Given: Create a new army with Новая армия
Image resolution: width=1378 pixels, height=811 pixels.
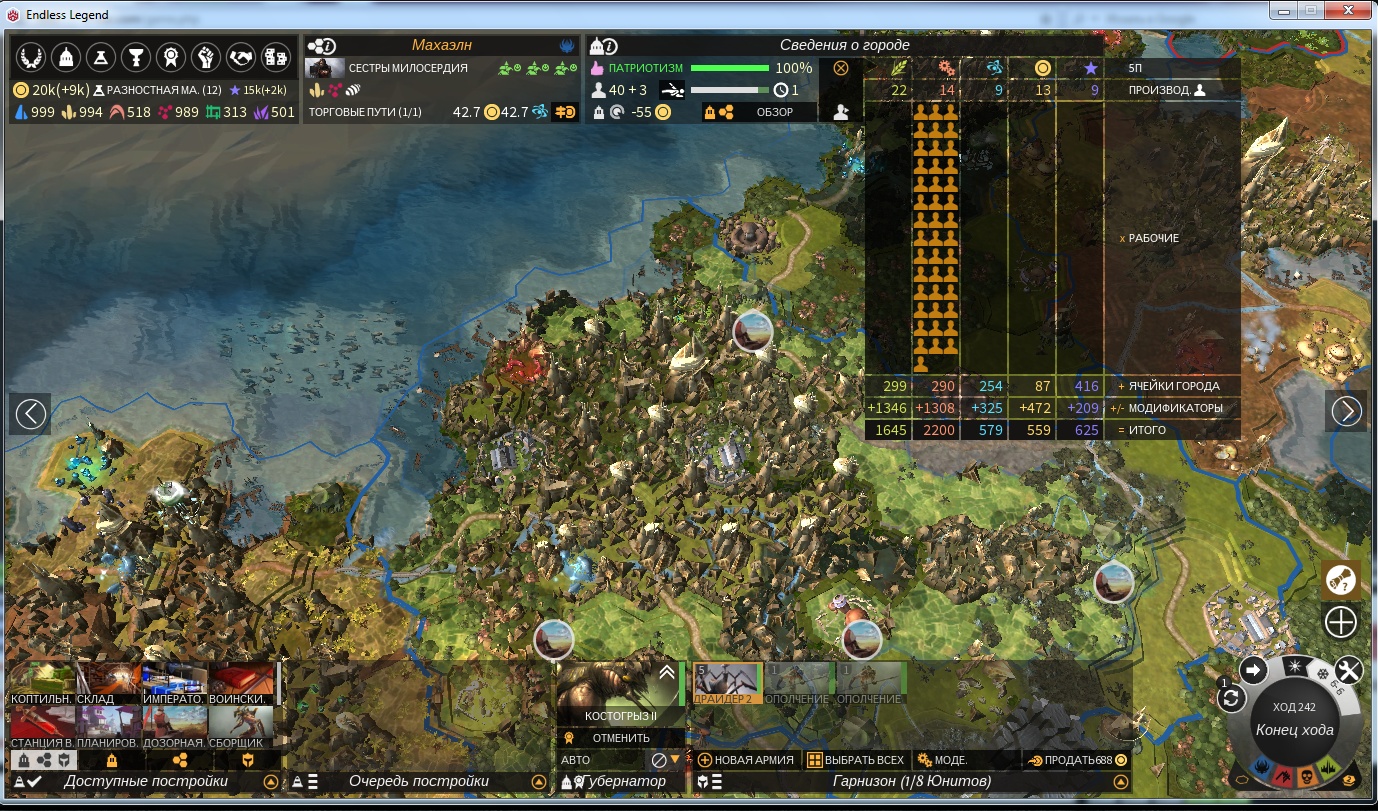Looking at the screenshot, I should coord(746,760).
